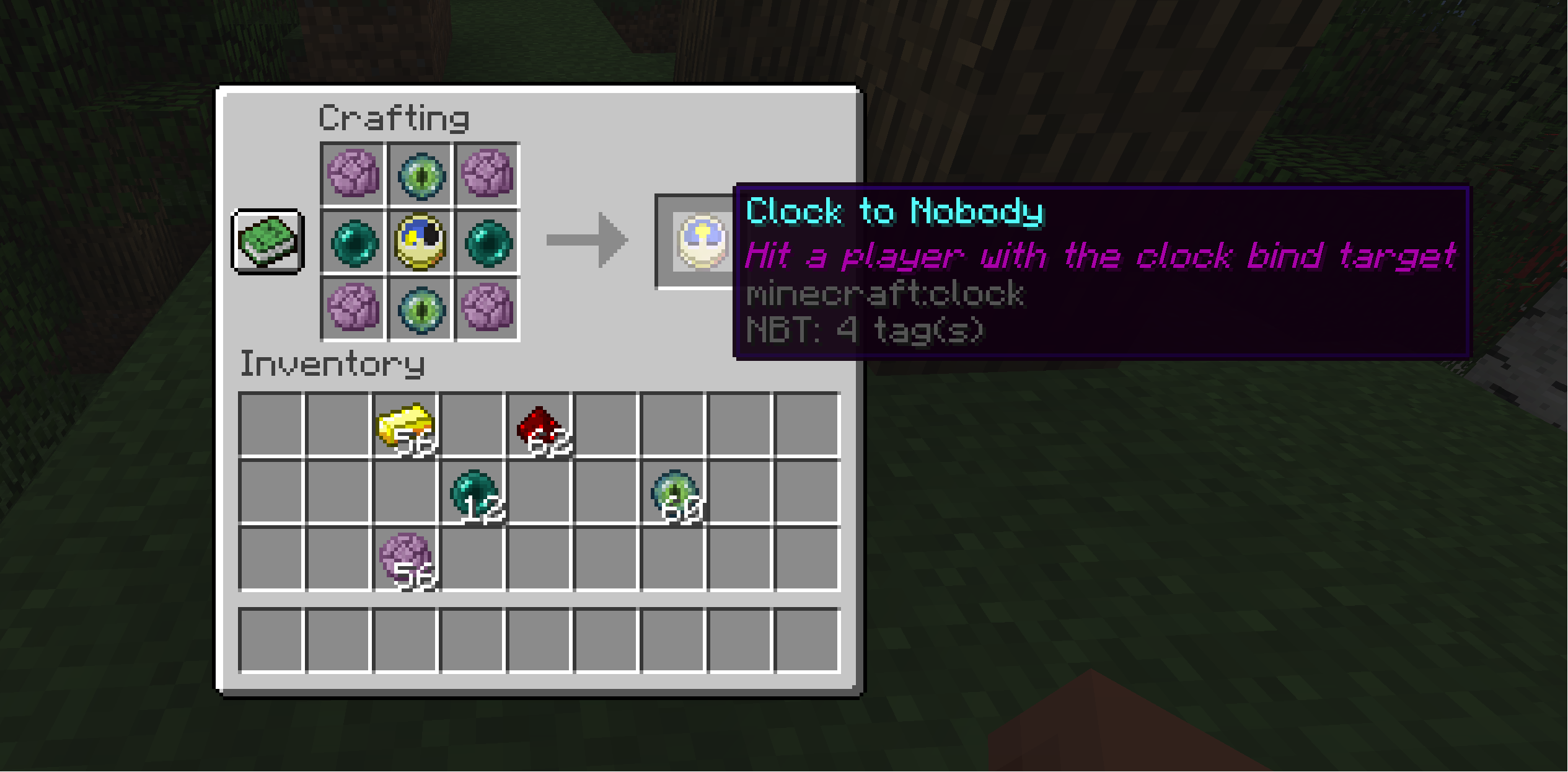Choose the stack of 60 eyes of ender

[674, 494]
